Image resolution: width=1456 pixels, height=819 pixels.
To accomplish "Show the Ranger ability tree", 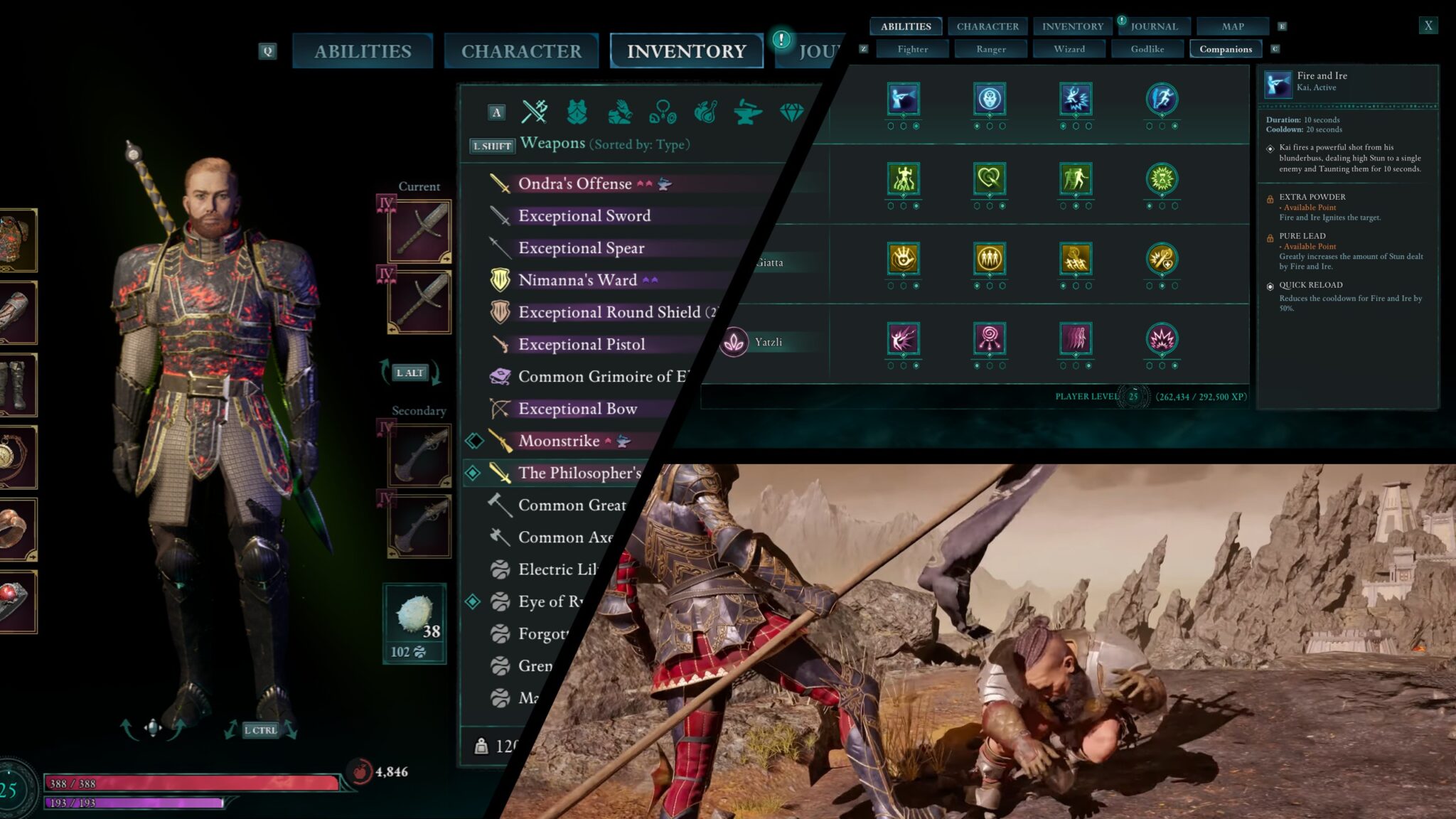I will point(990,49).
